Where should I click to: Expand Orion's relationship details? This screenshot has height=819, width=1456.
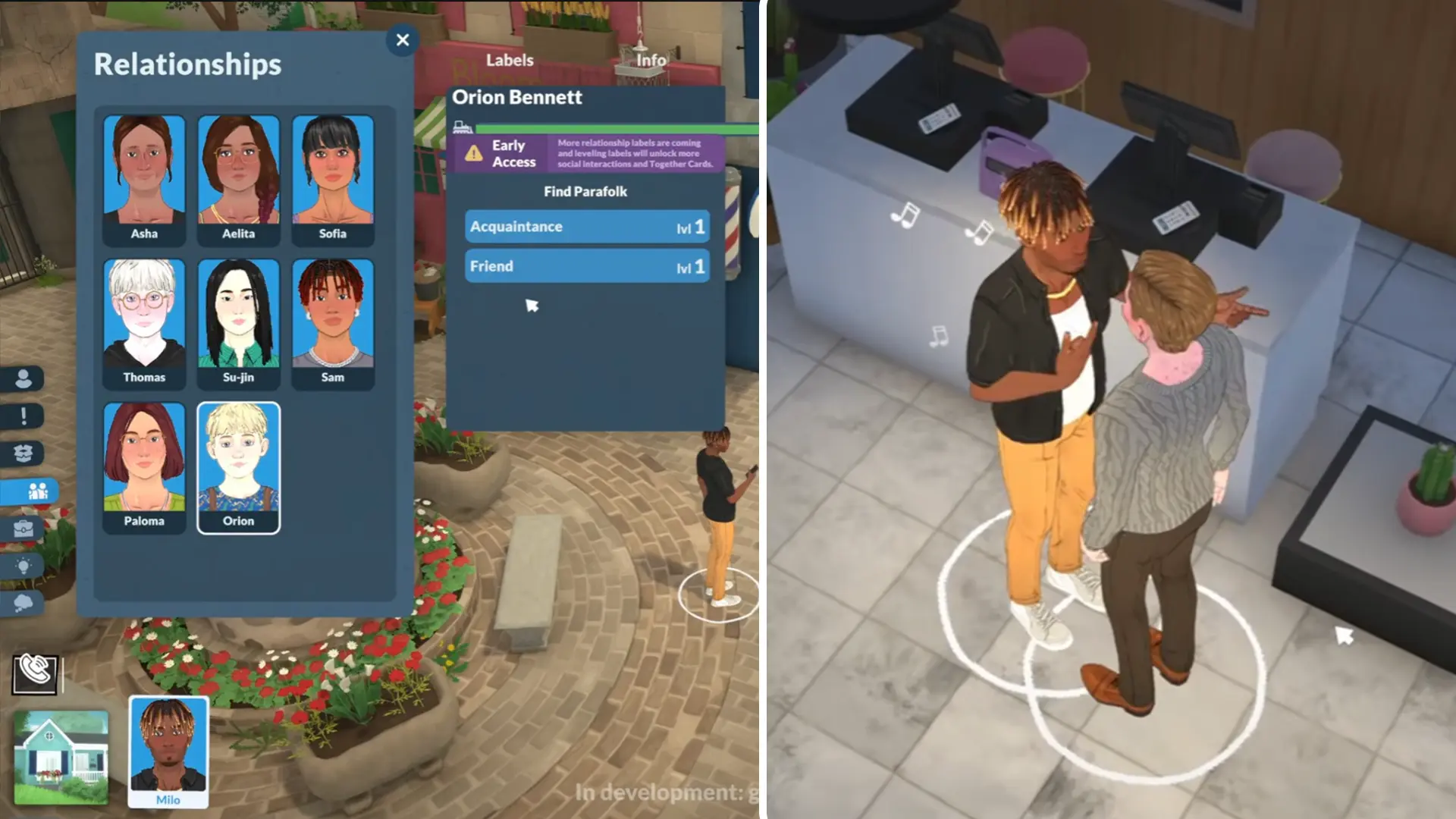coord(517,97)
